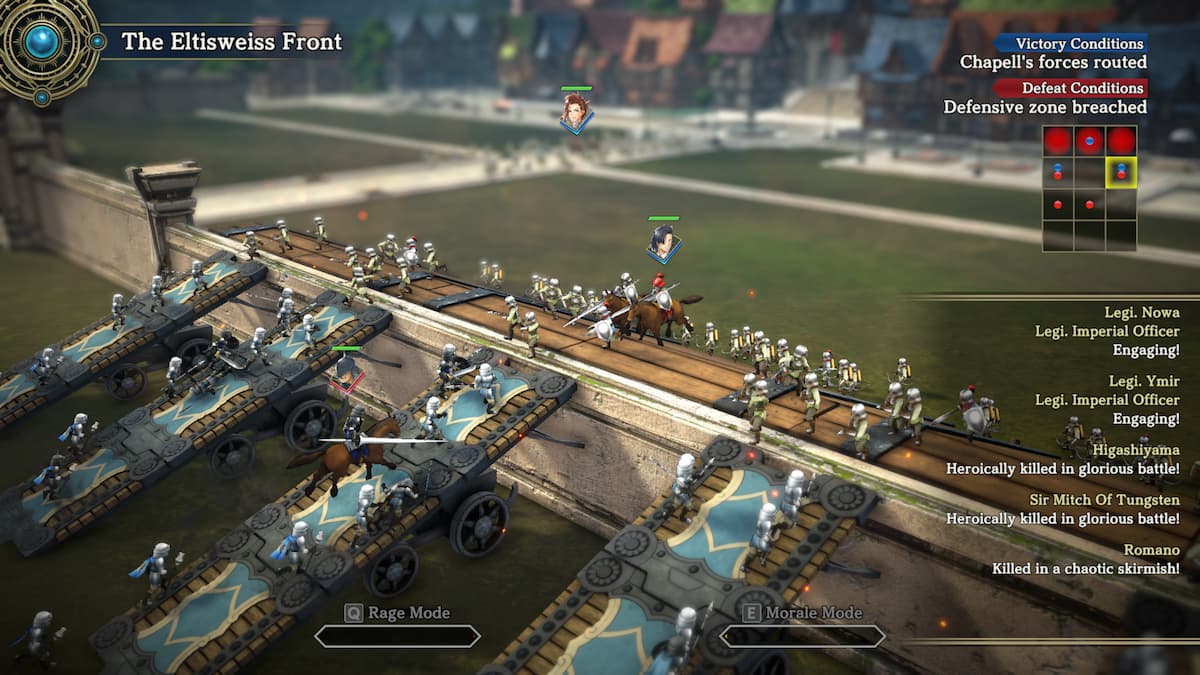Image resolution: width=1200 pixels, height=675 pixels.
Task: Select the dark-haired cavalry officer portrait marker
Action: pyautogui.click(x=663, y=241)
